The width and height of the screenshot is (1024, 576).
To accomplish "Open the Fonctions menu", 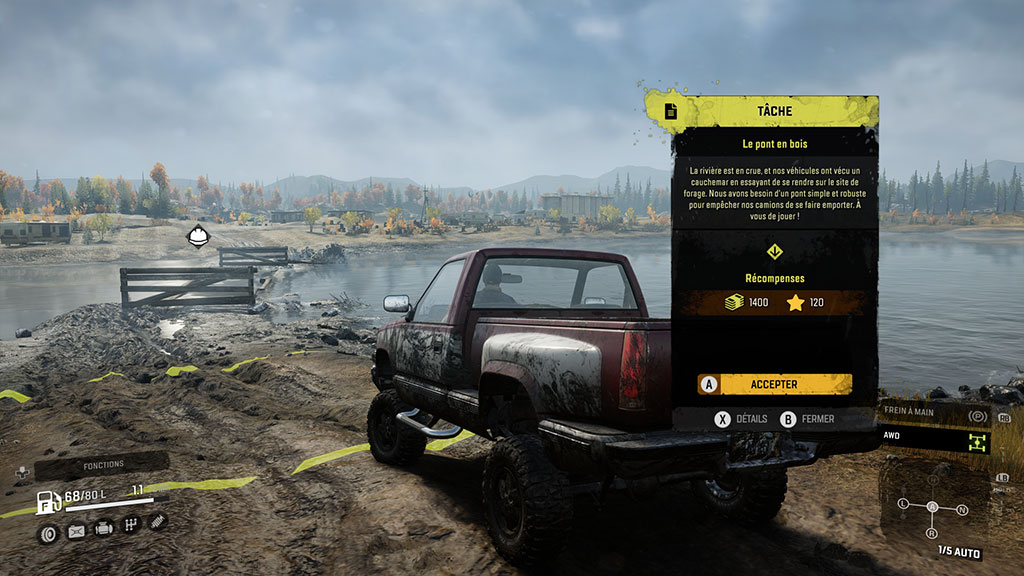I will coord(102,465).
